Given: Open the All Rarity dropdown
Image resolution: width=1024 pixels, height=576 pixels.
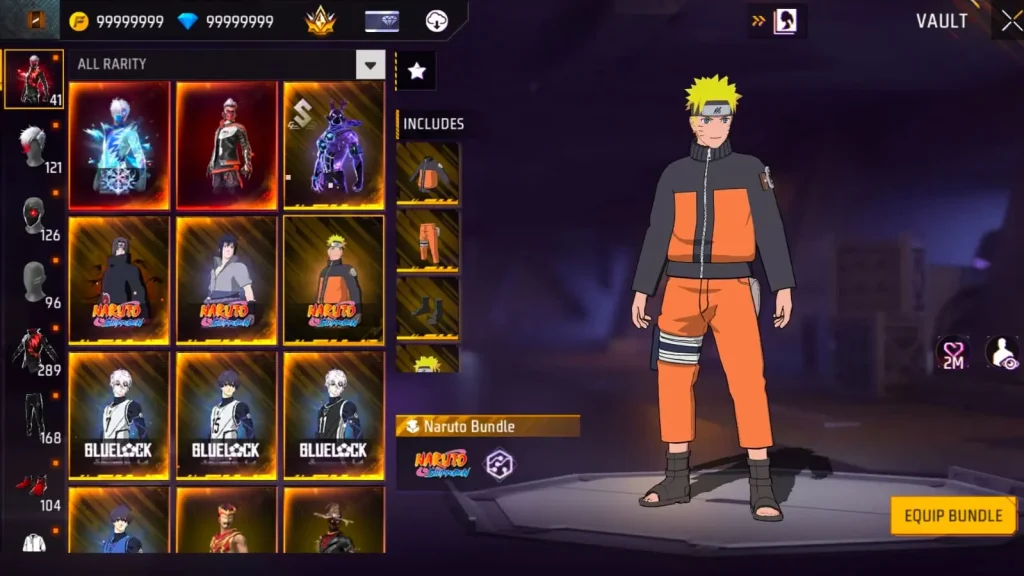Looking at the screenshot, I should (x=370, y=65).
